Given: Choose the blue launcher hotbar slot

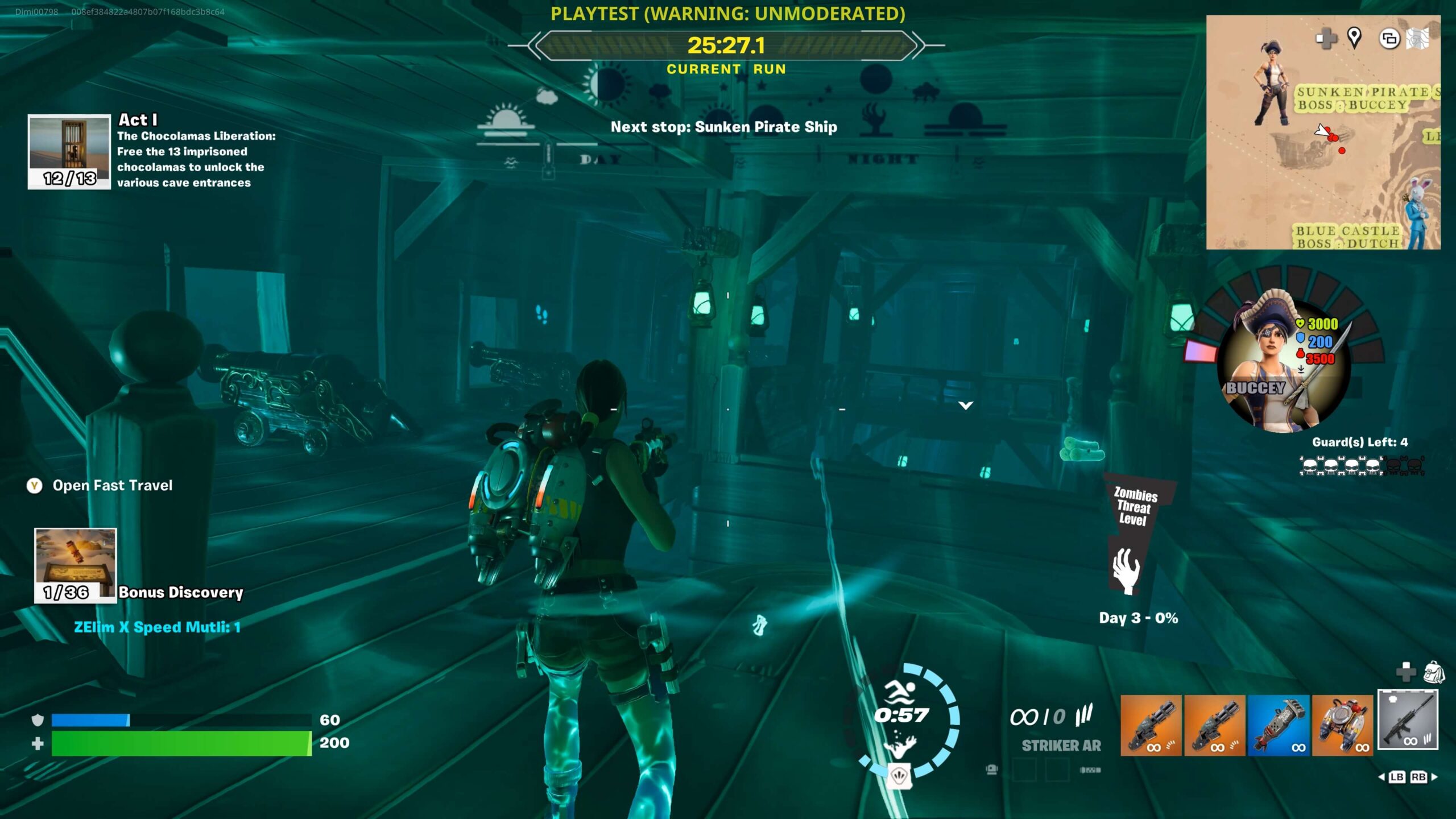Looking at the screenshot, I should (x=1279, y=725).
